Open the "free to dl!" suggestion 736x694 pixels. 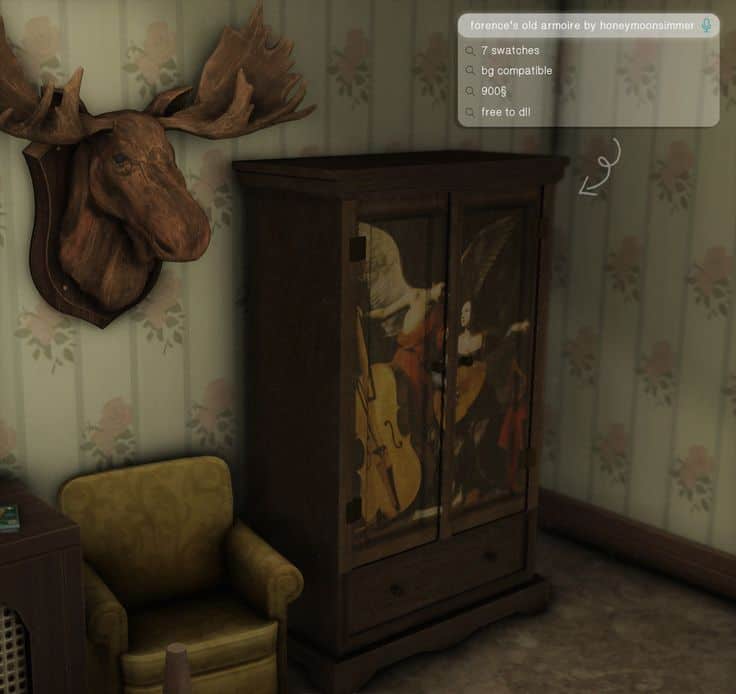click(505, 112)
